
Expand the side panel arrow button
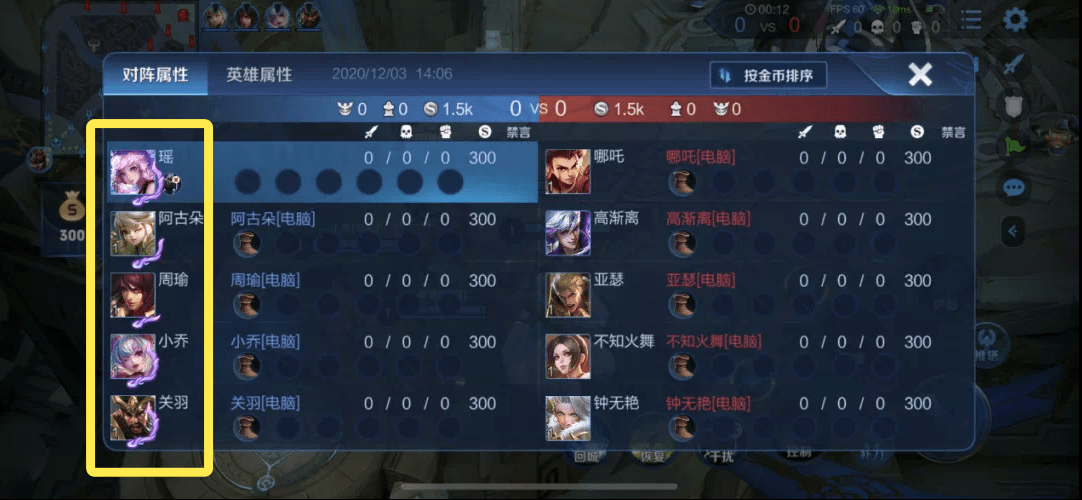point(1013,232)
